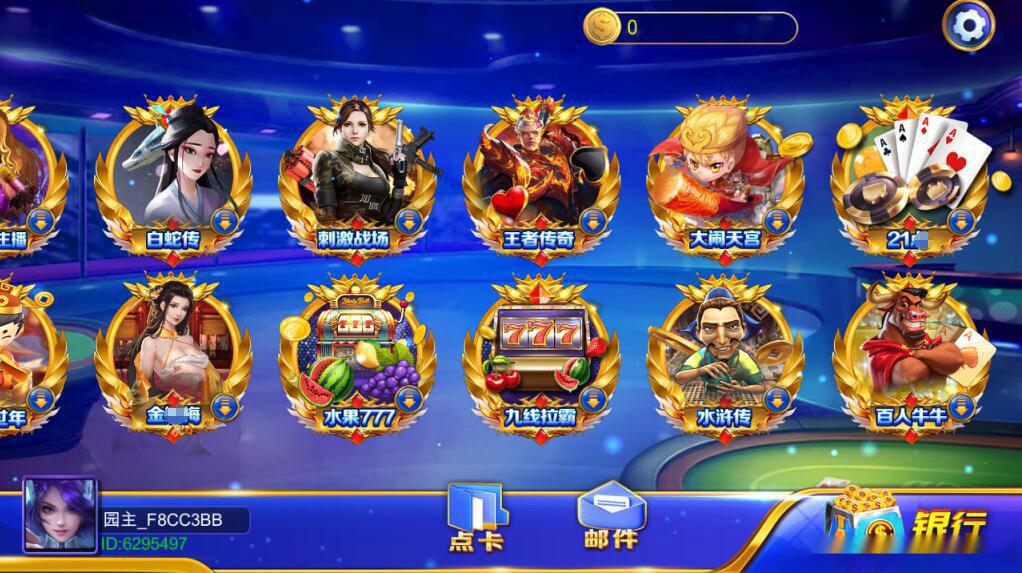Viewport: 1022px width, 573px height.
Task: Check the 邮件 mailbox
Action: tap(611, 517)
